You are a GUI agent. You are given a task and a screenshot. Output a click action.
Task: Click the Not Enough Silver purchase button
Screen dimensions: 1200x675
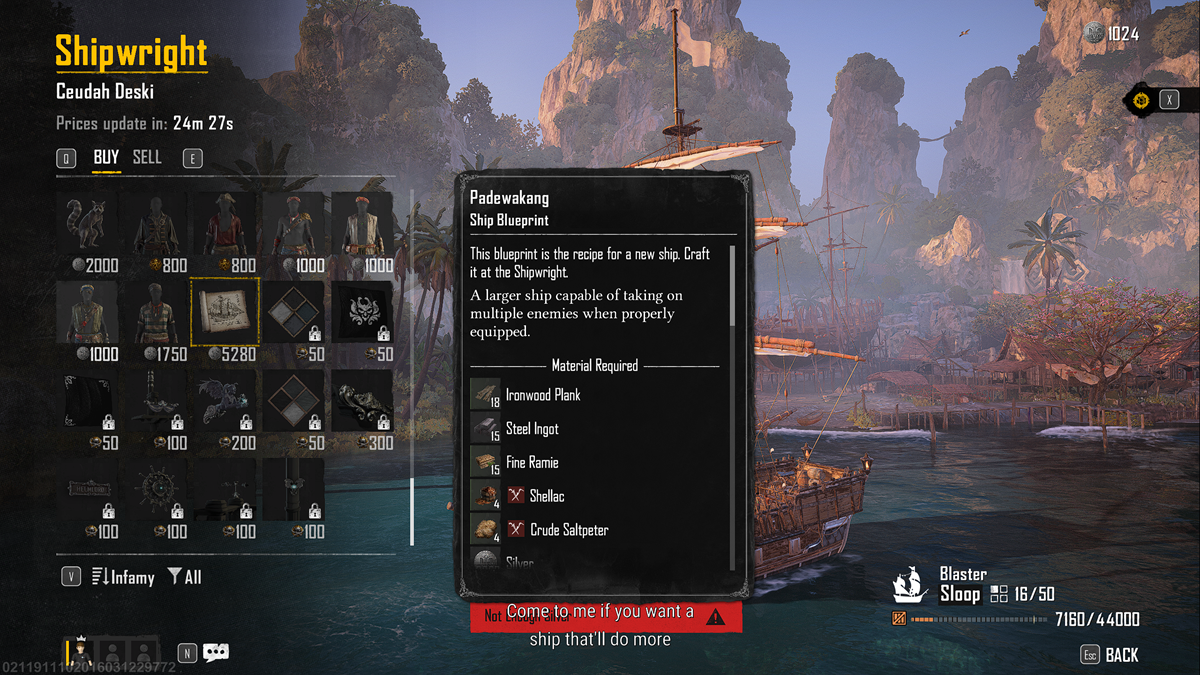tap(606, 617)
